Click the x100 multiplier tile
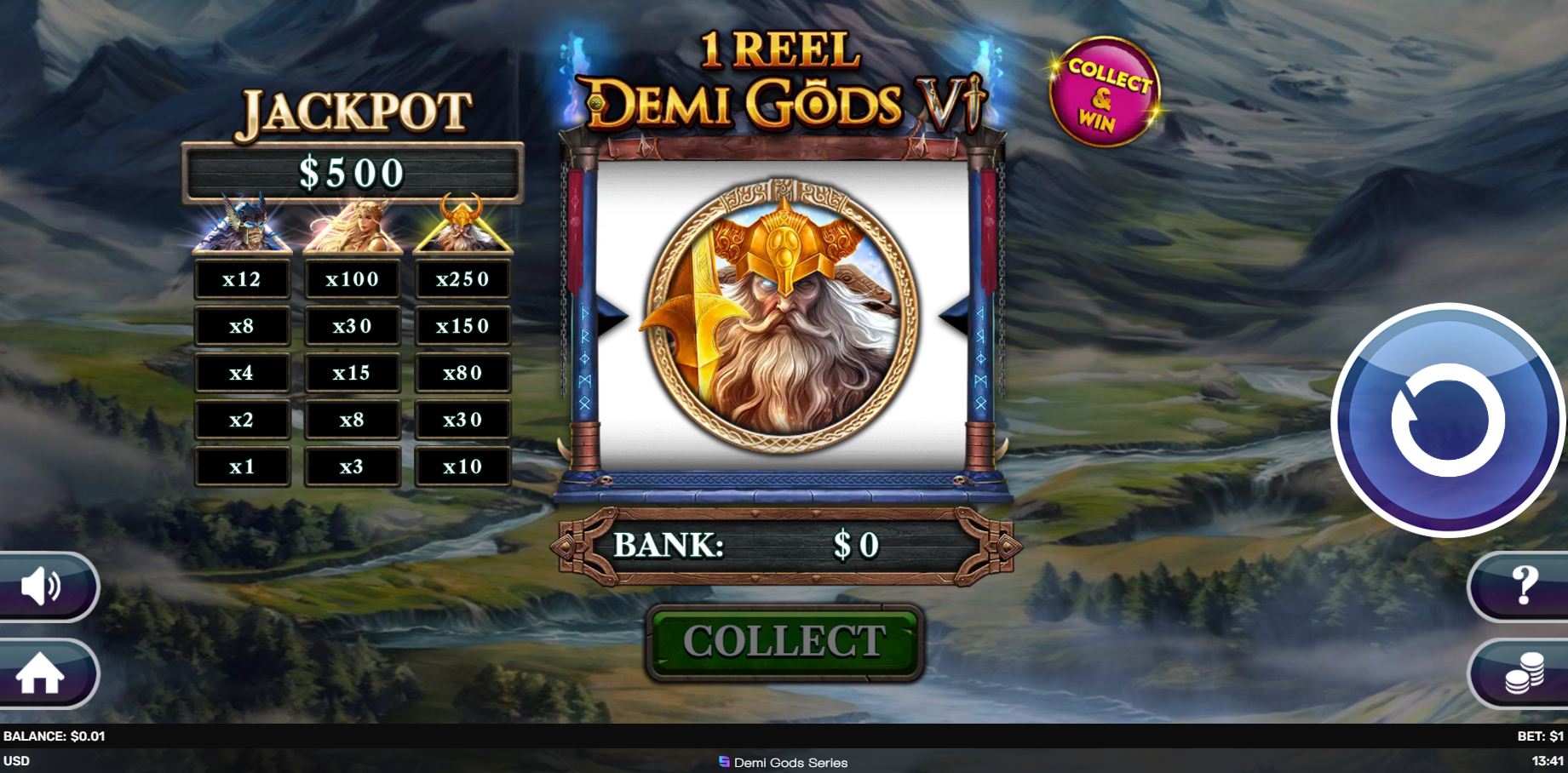 point(353,278)
